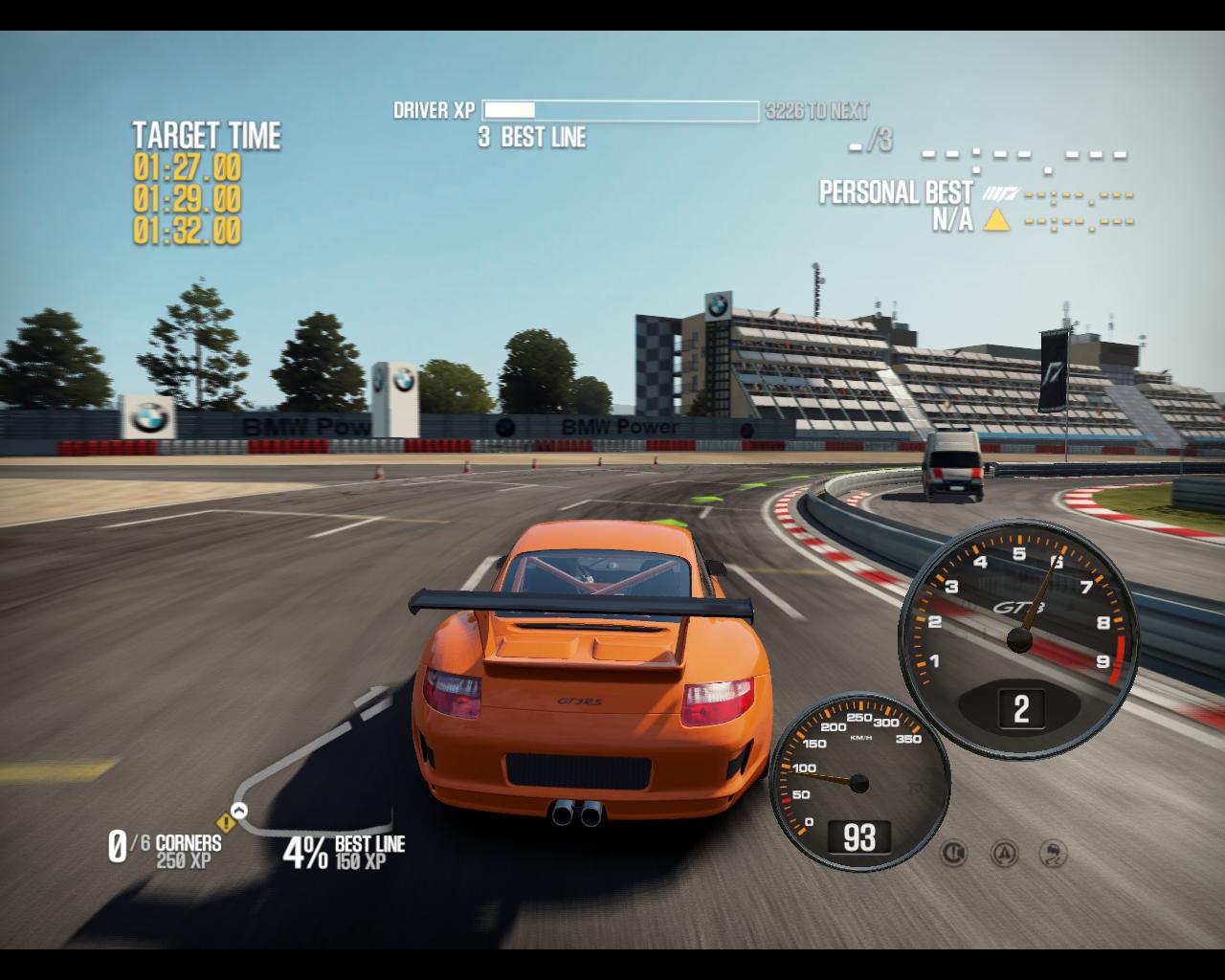Toggle the stability control skidding-car icon

click(1053, 852)
